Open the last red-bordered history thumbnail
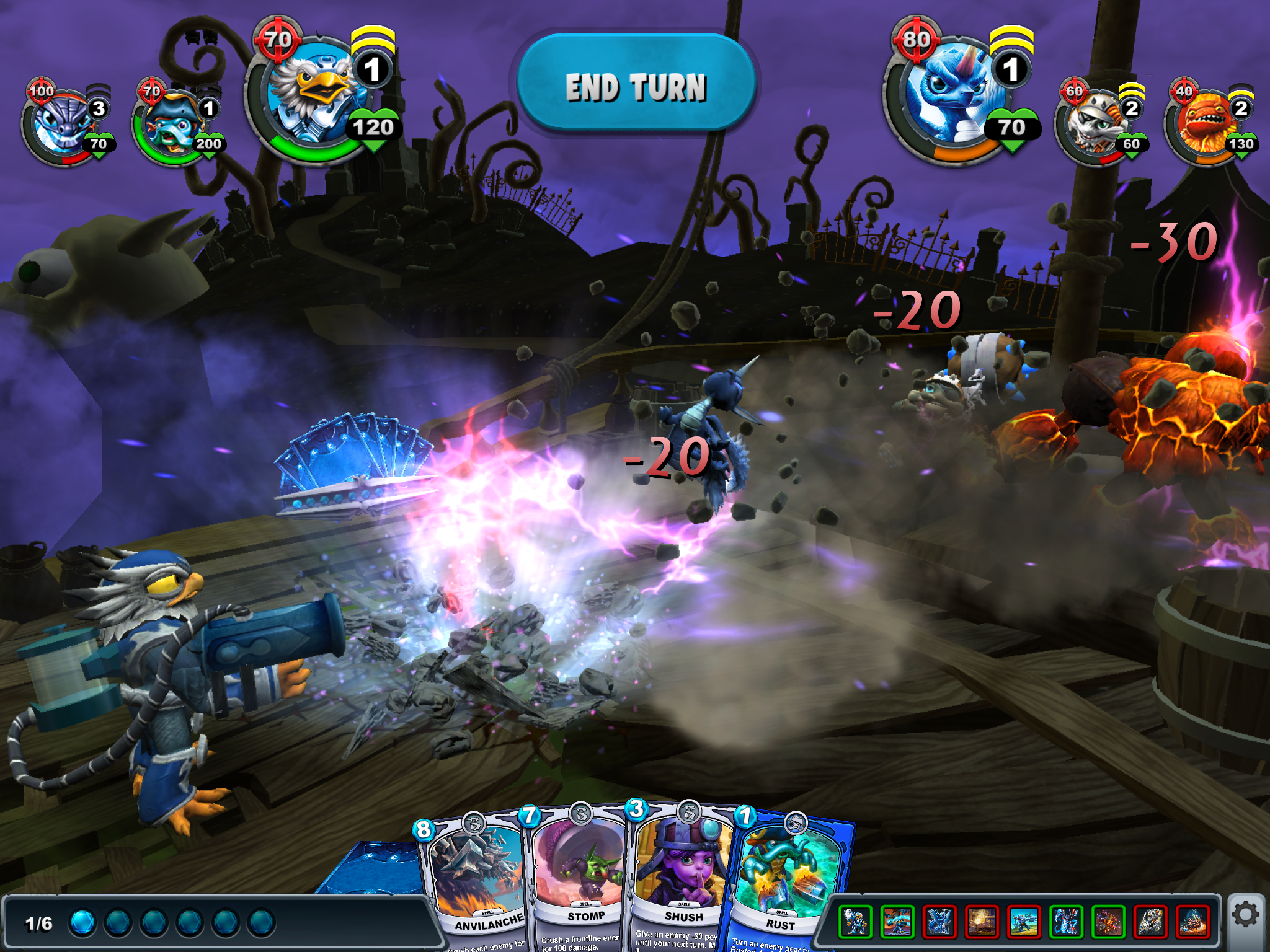Image resolution: width=1270 pixels, height=952 pixels. (1192, 920)
